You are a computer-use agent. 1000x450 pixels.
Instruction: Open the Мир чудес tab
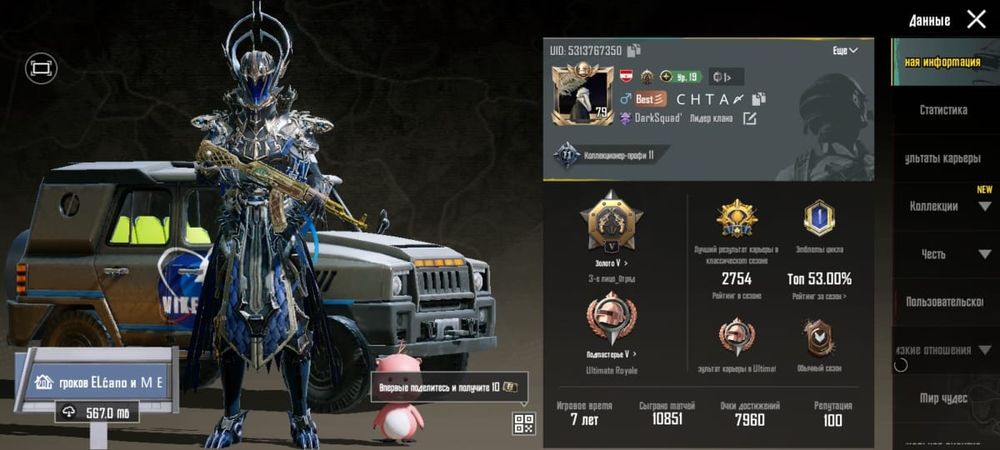coord(943,398)
